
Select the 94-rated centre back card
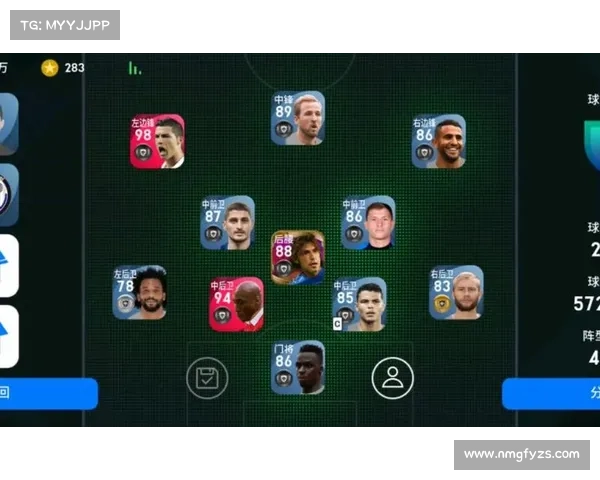click(236, 304)
